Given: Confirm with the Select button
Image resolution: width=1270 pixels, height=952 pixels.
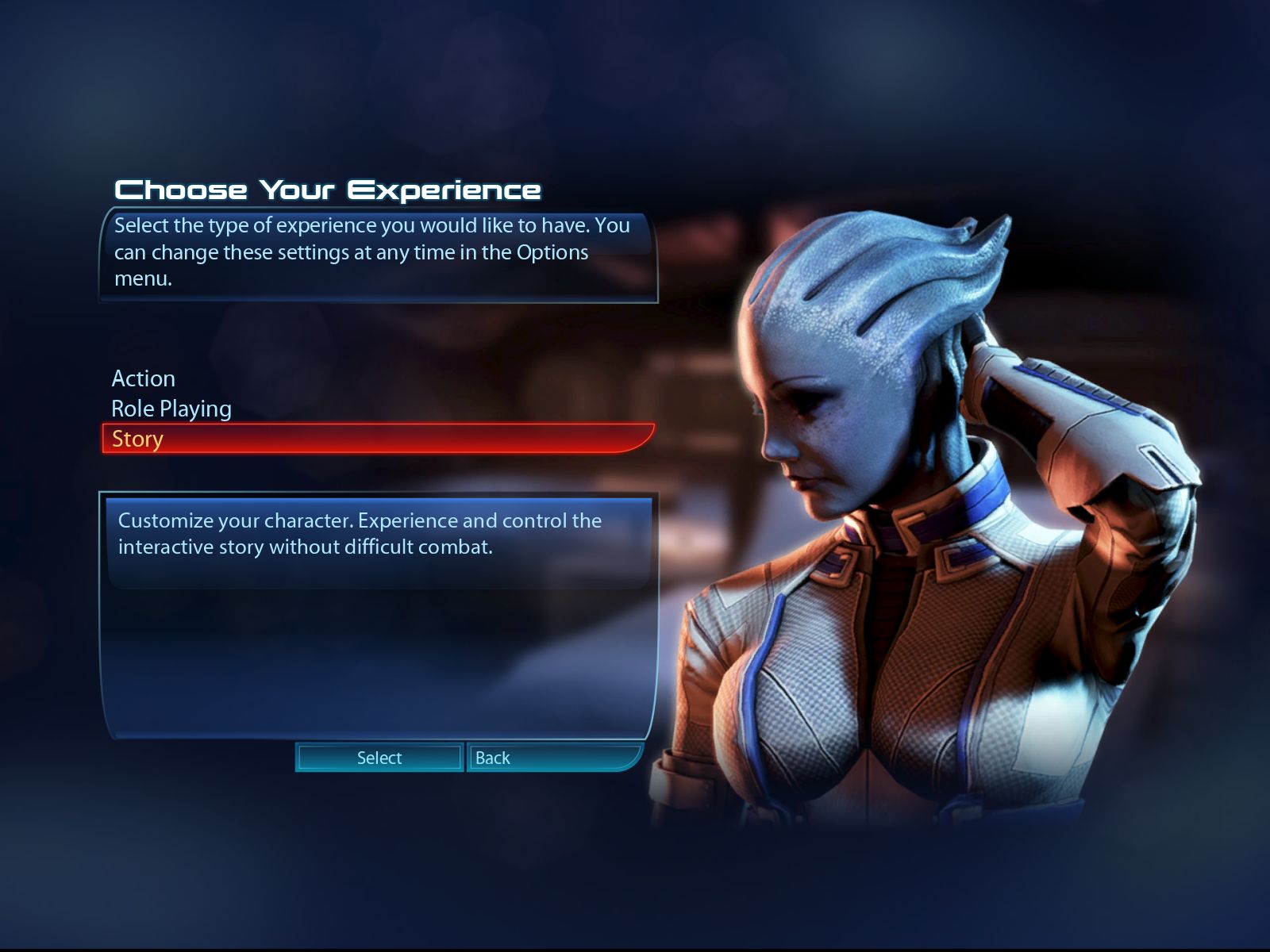Looking at the screenshot, I should coord(379,758).
